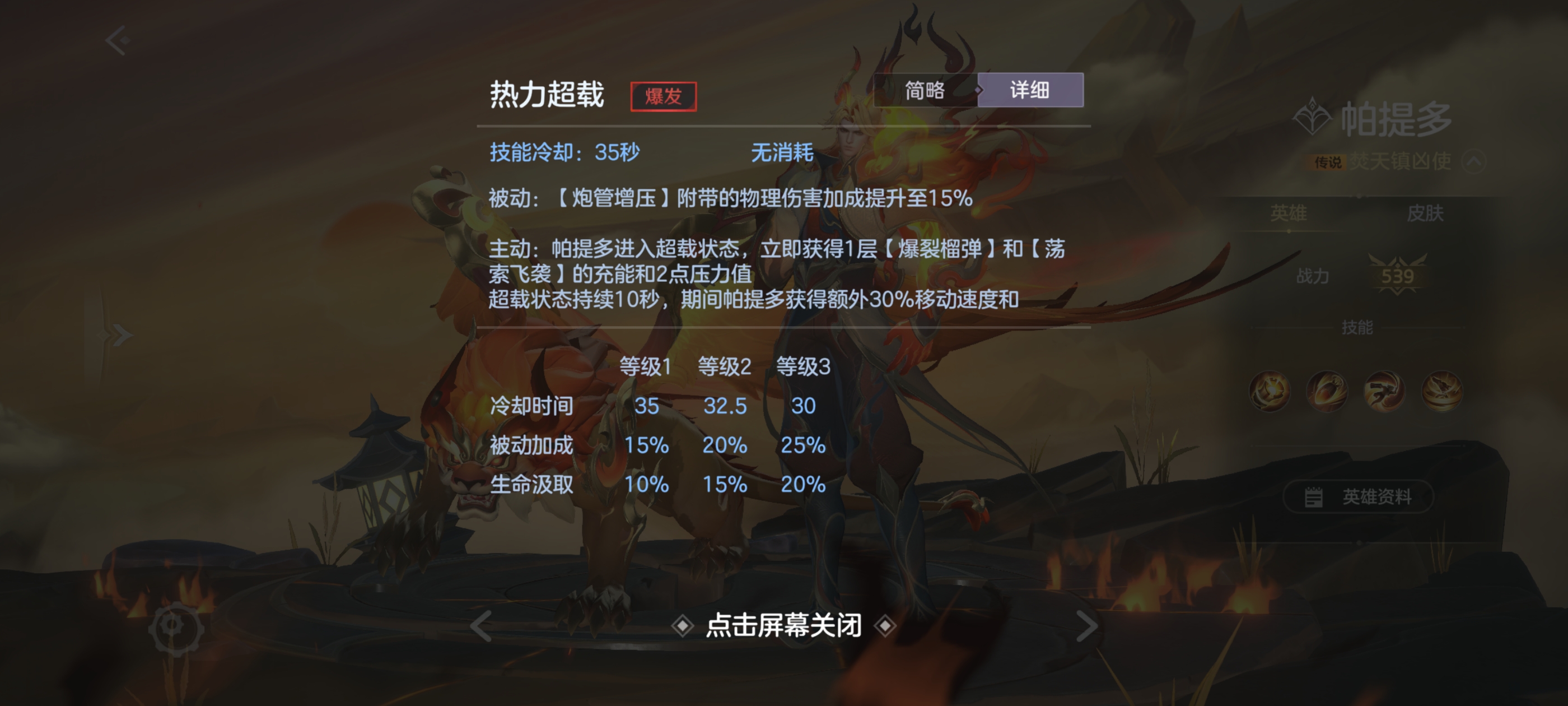Click the 传说 rarity badge
This screenshot has width=1568, height=706.
[1324, 162]
